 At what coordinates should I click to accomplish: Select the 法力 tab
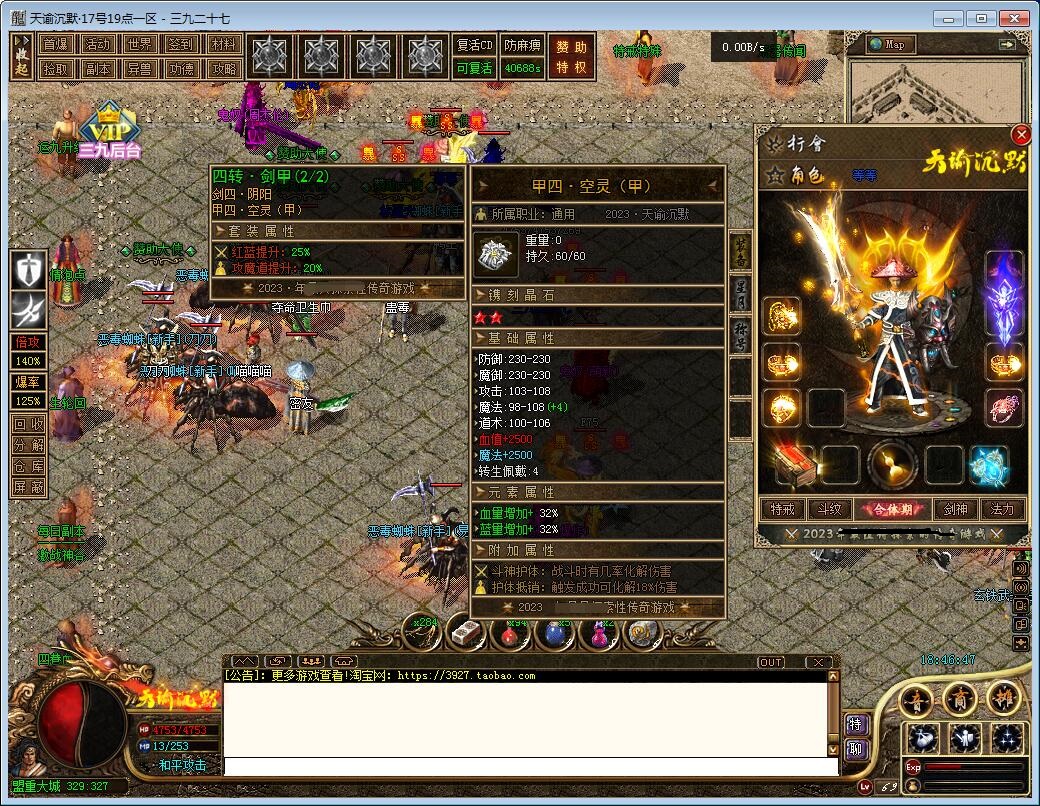1001,509
